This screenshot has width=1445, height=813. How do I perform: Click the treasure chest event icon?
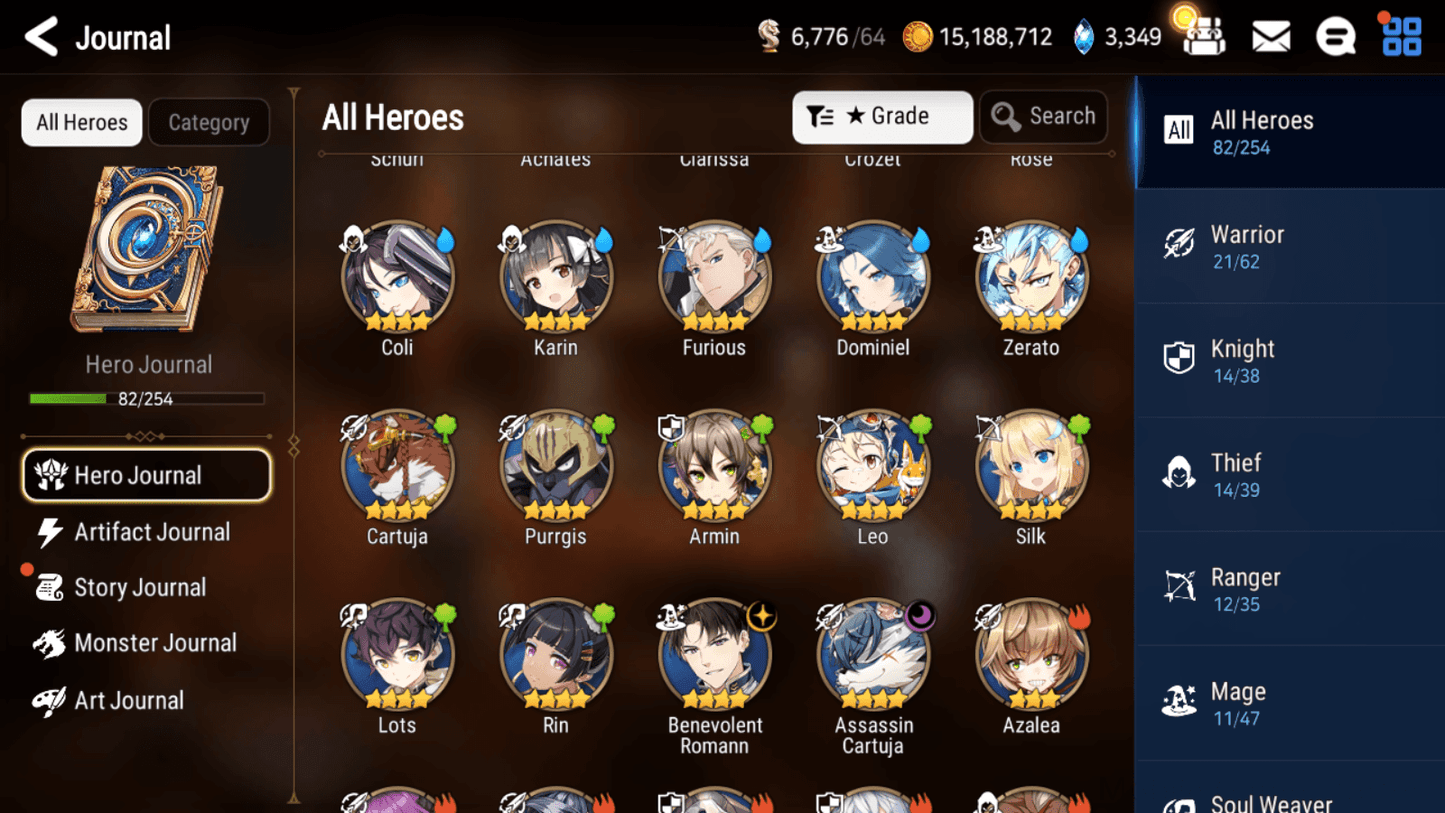(x=1203, y=36)
